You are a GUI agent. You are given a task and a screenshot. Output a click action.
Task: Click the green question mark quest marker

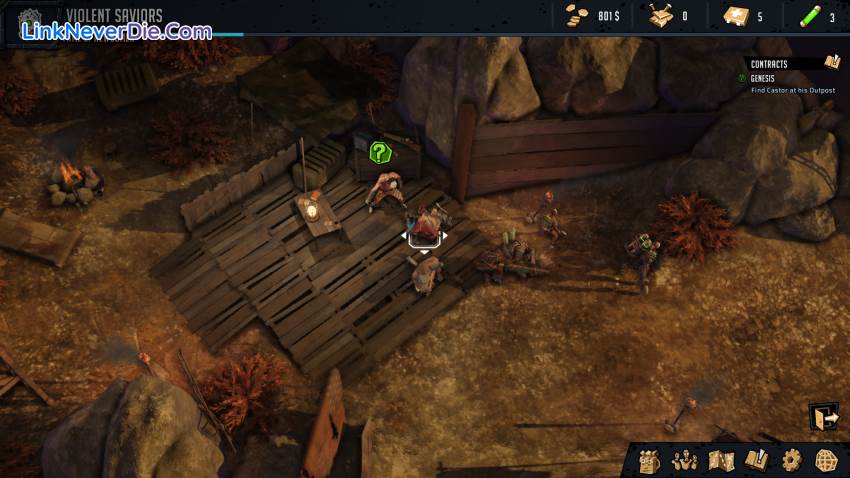[379, 153]
